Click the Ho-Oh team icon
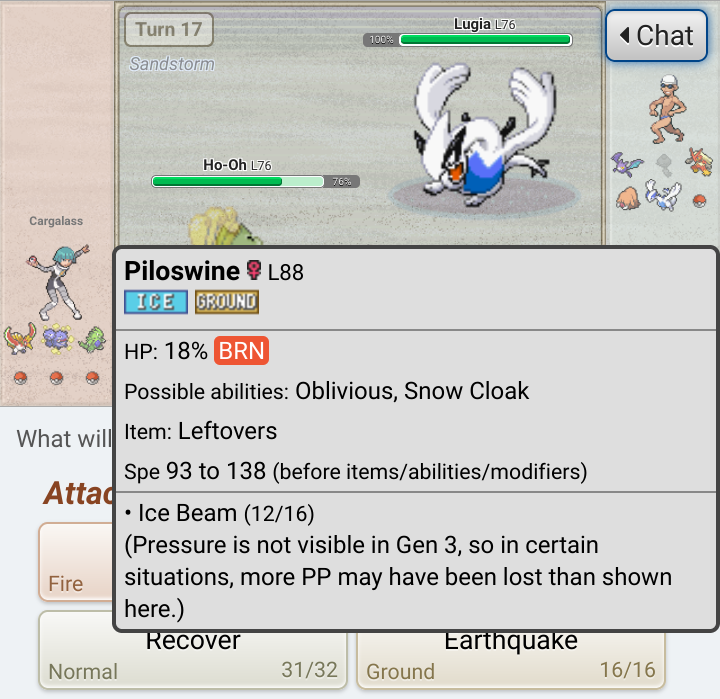This screenshot has width=720, height=699. click(x=18, y=339)
